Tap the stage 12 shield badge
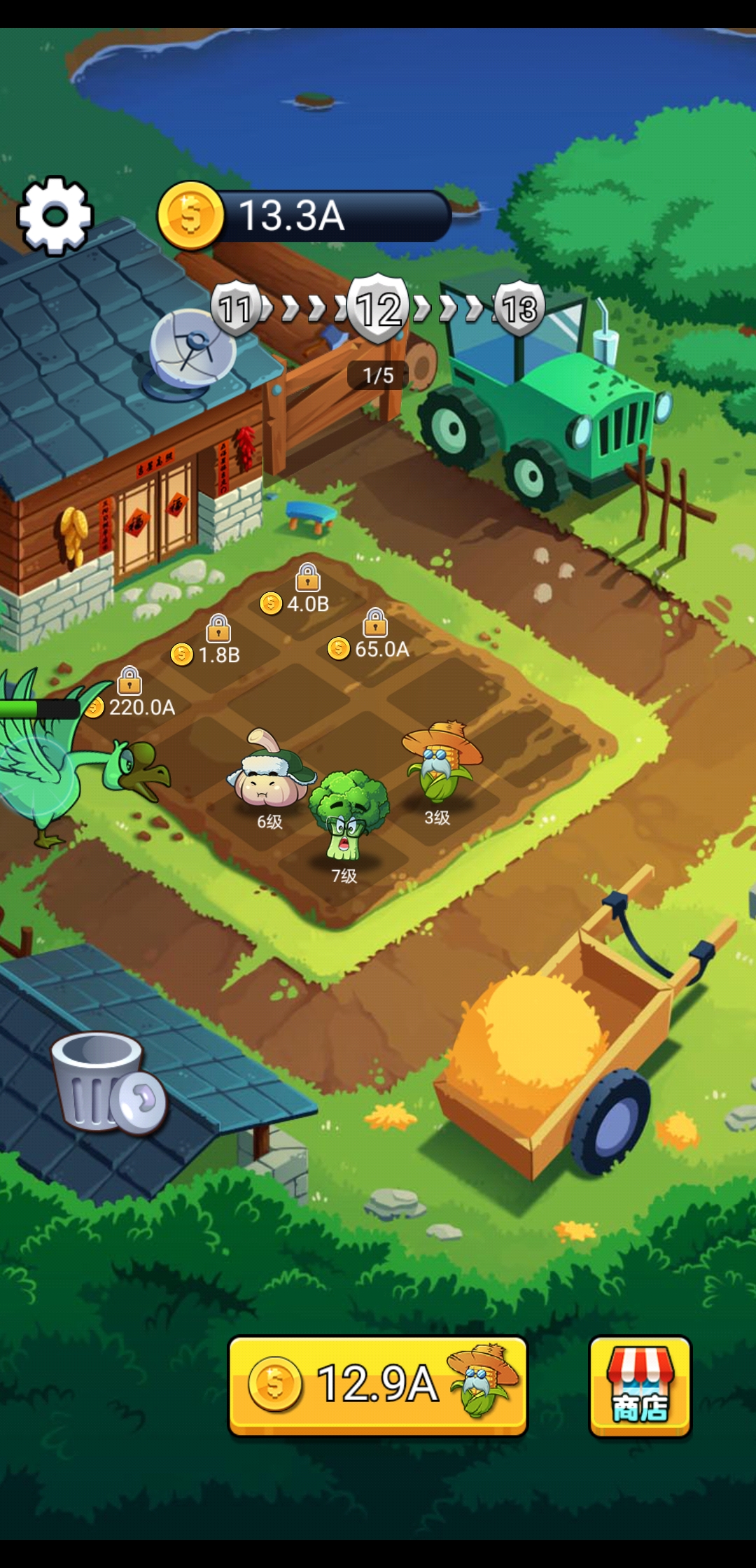The height and width of the screenshot is (1568, 756). pyautogui.click(x=379, y=309)
